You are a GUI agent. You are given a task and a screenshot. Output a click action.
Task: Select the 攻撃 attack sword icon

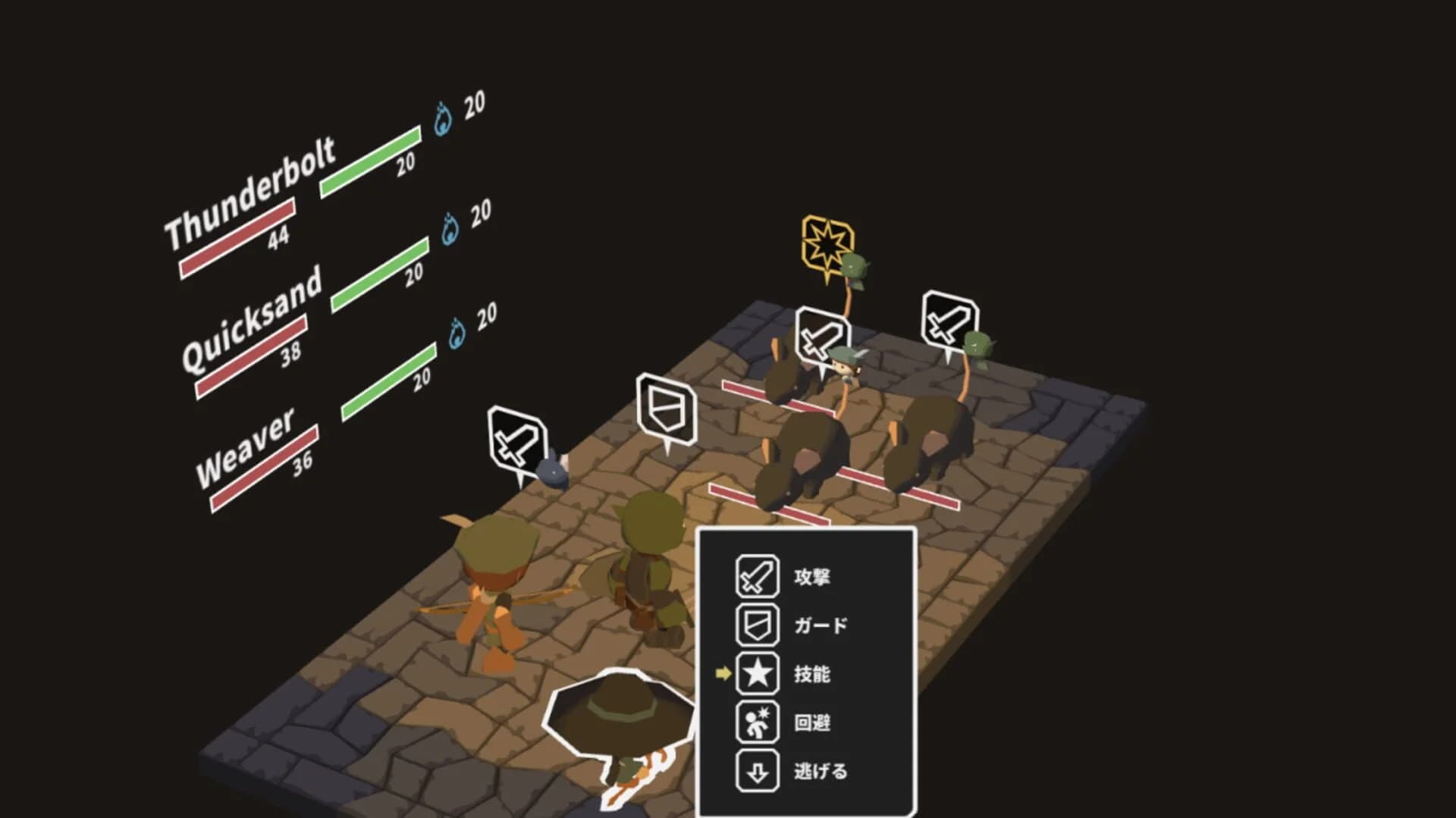(x=757, y=576)
